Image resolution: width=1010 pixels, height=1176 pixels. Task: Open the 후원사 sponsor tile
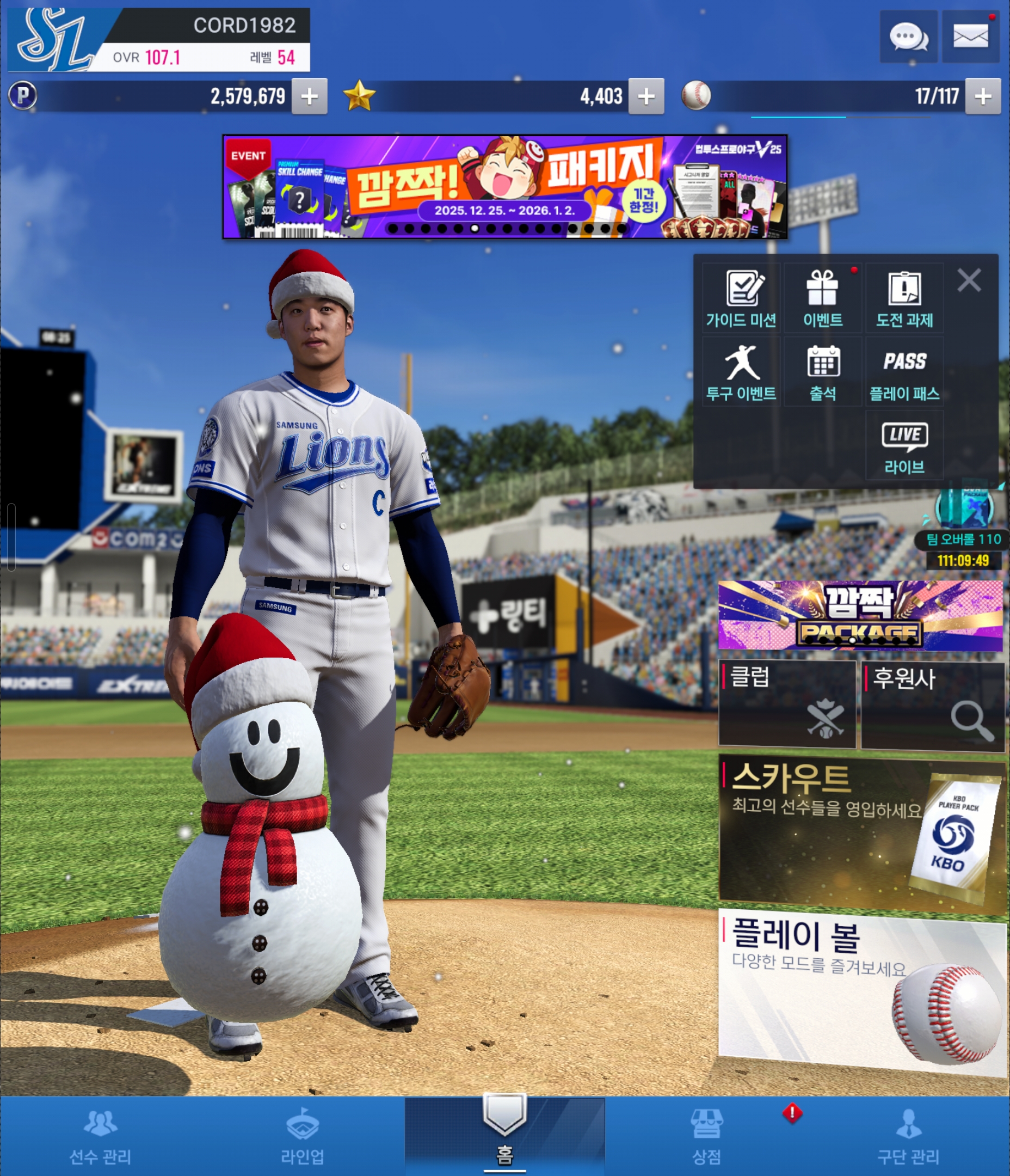932,705
